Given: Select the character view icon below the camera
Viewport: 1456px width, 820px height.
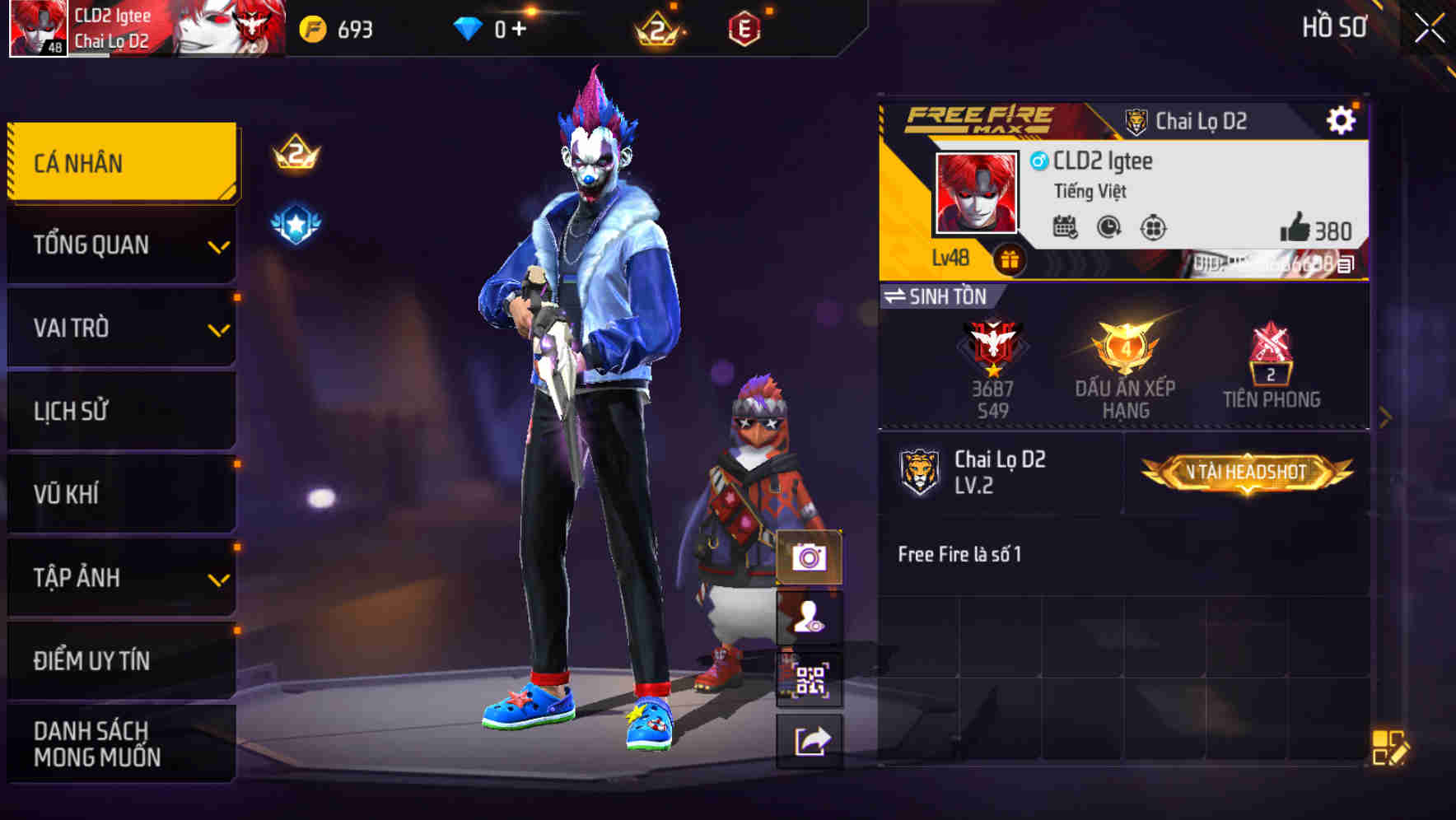Looking at the screenshot, I should [810, 619].
